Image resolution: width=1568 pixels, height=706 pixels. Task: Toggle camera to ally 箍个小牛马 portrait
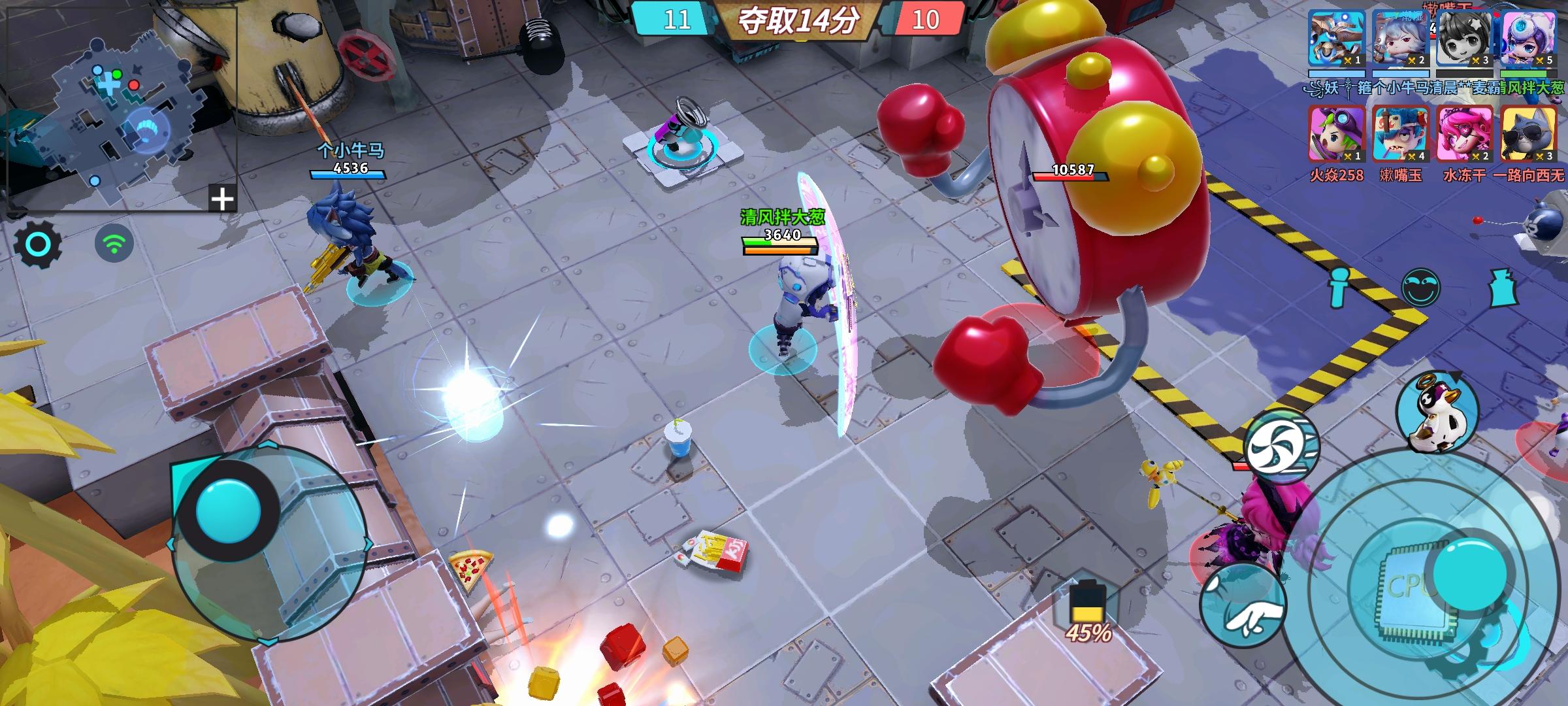(x=1401, y=38)
